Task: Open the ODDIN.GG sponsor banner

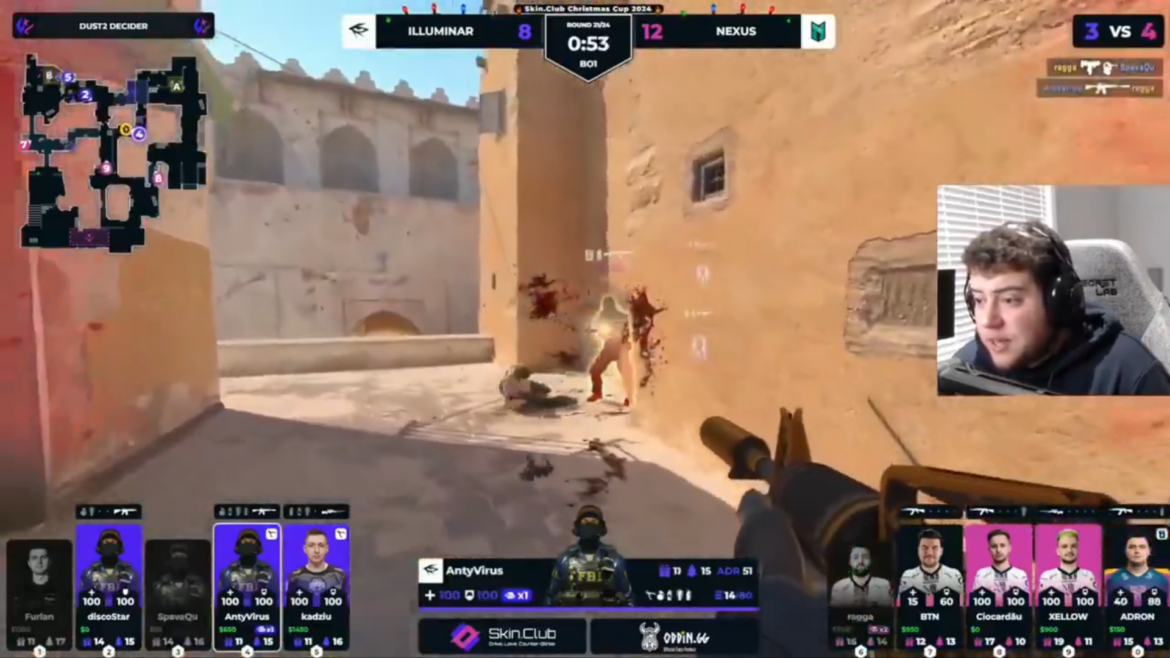Action: point(673,636)
